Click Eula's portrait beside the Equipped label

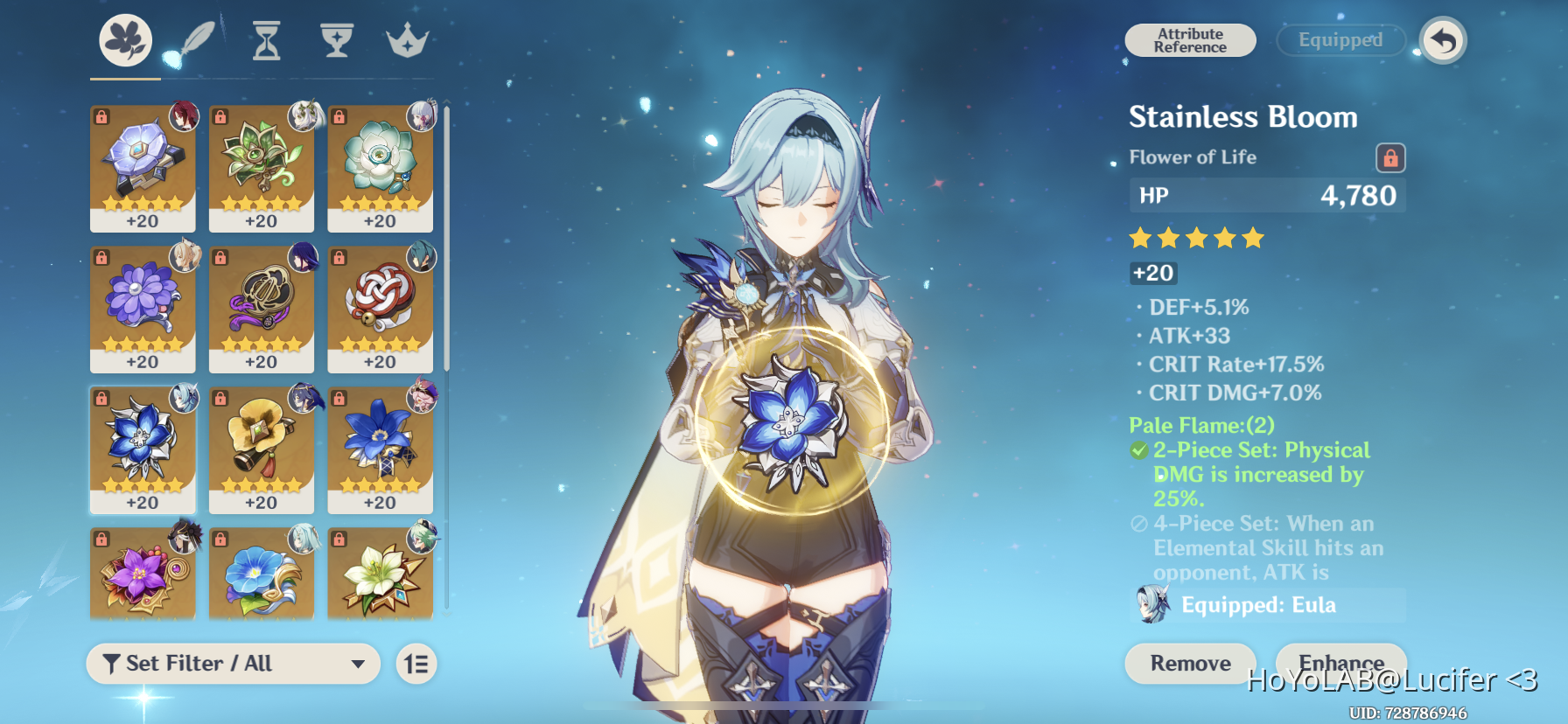pyautogui.click(x=1151, y=604)
